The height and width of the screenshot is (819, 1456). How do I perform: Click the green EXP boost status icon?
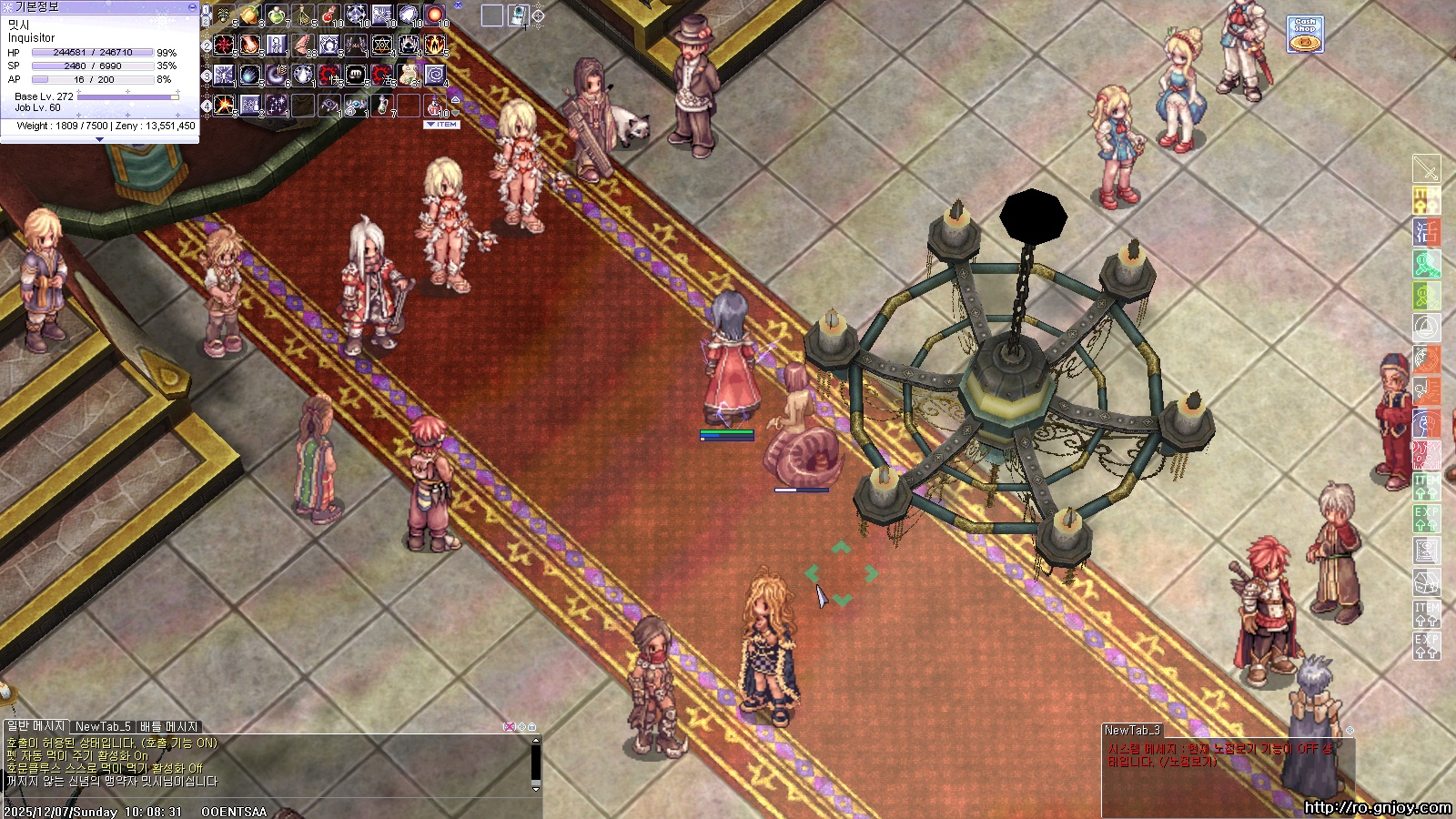pos(1426,519)
